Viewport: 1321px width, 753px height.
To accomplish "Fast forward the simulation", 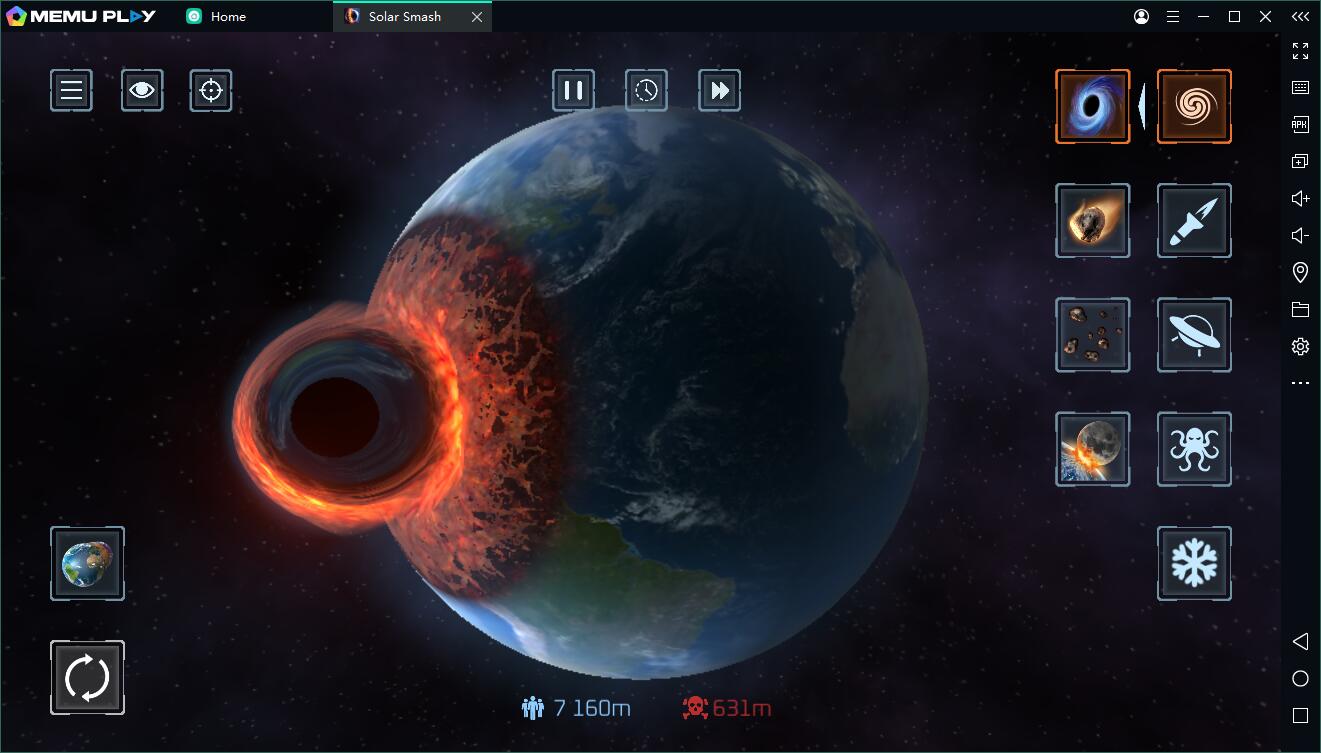I will (719, 90).
